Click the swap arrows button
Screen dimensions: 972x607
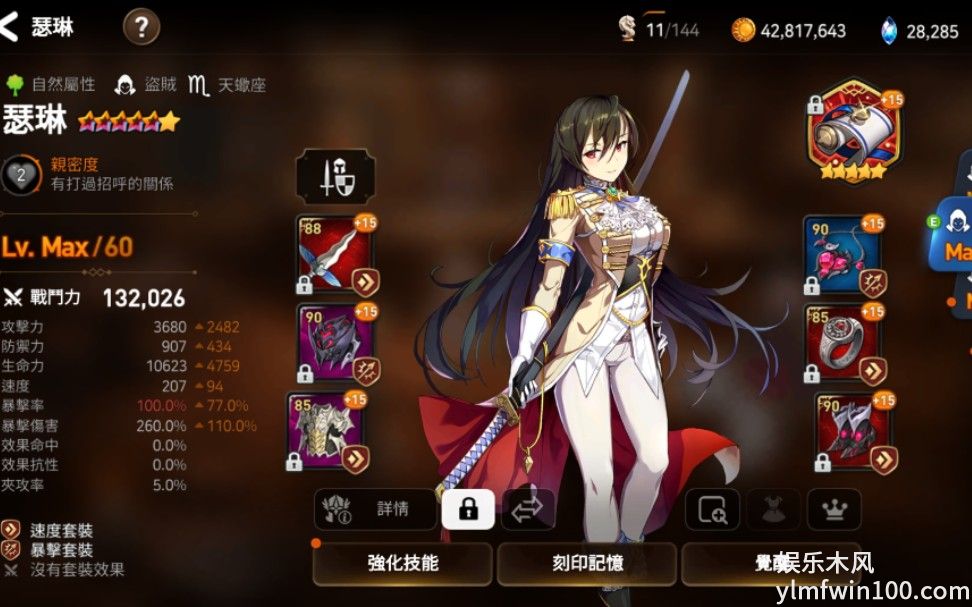point(527,509)
